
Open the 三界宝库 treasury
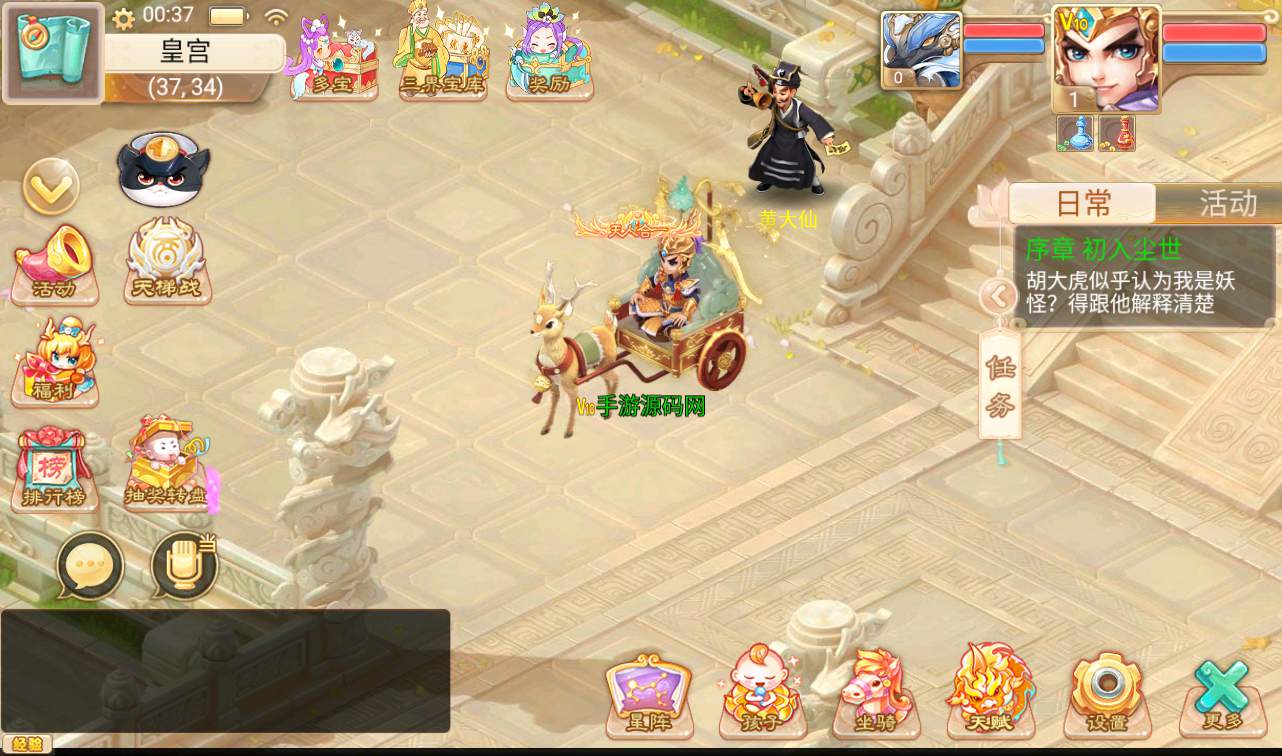pos(442,57)
